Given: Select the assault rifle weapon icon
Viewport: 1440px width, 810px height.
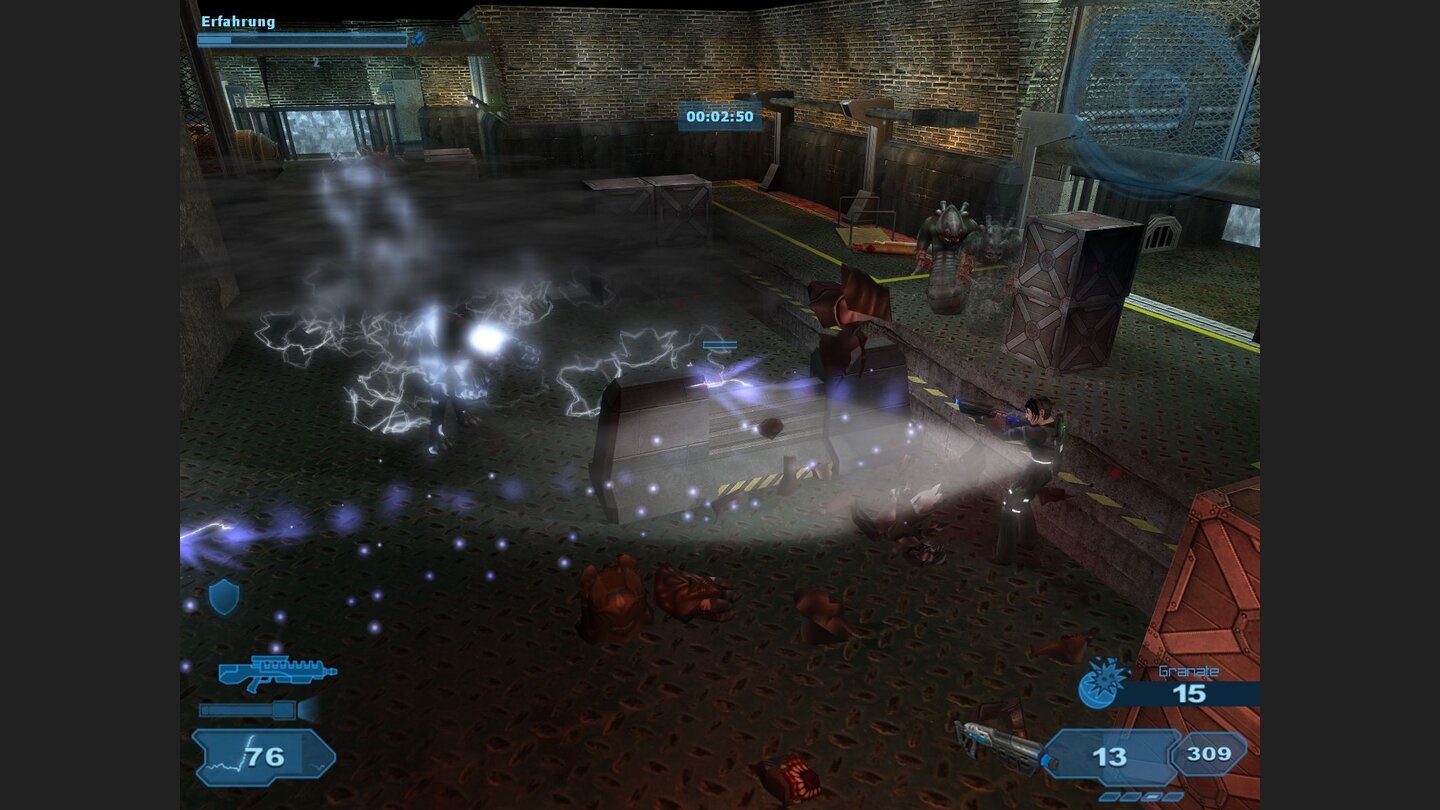Looking at the screenshot, I should coord(274,672).
